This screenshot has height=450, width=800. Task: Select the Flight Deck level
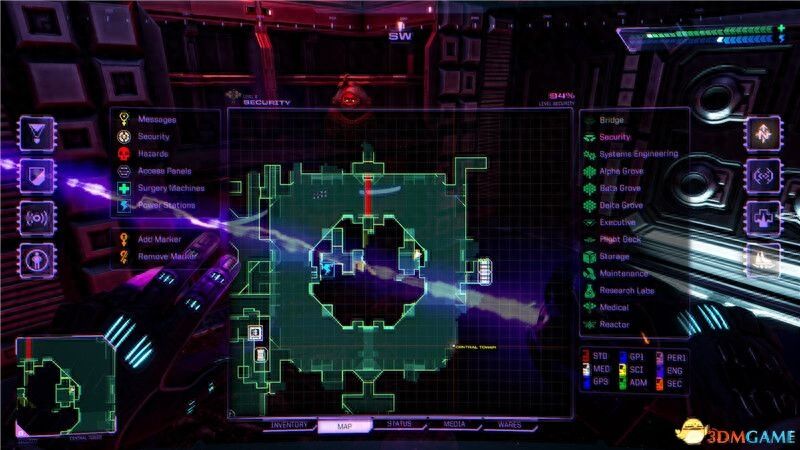tap(622, 239)
